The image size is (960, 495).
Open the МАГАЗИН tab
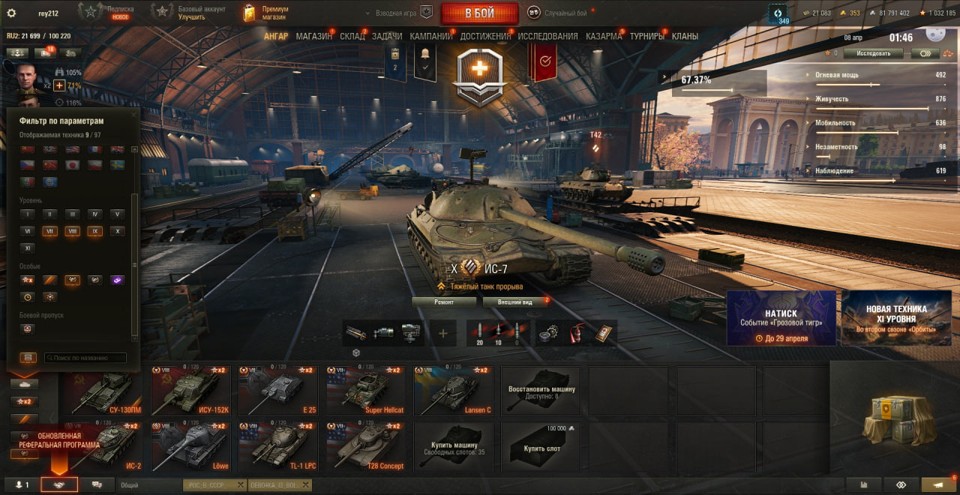coord(315,36)
